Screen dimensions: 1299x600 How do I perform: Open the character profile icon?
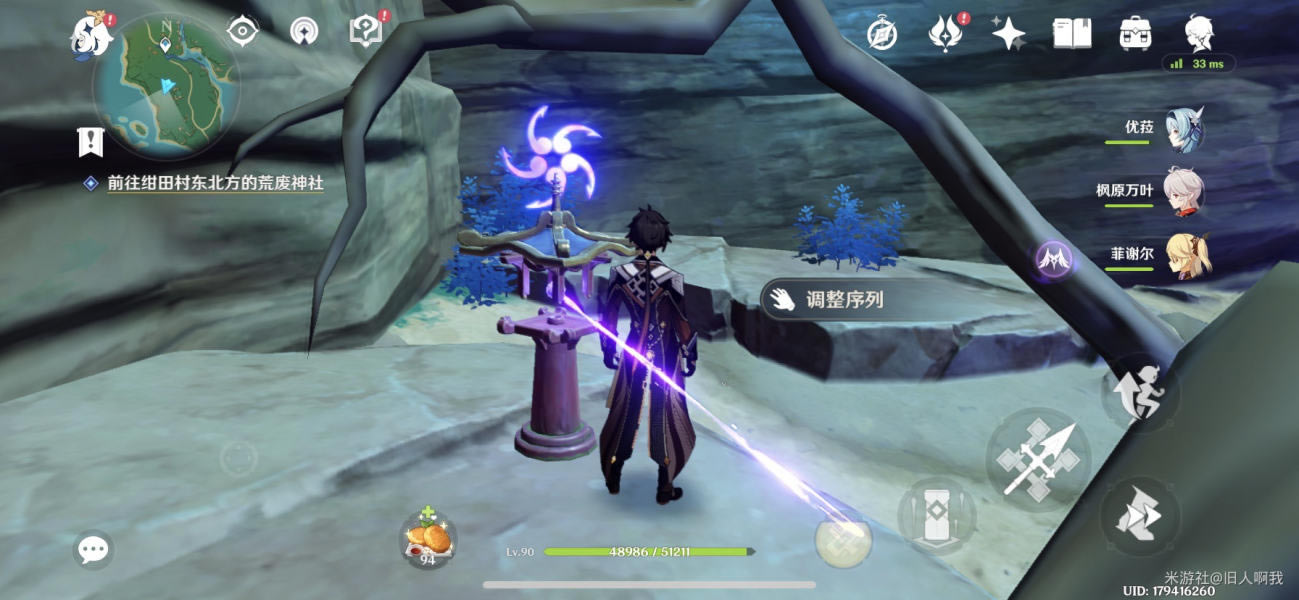click(x=1199, y=34)
